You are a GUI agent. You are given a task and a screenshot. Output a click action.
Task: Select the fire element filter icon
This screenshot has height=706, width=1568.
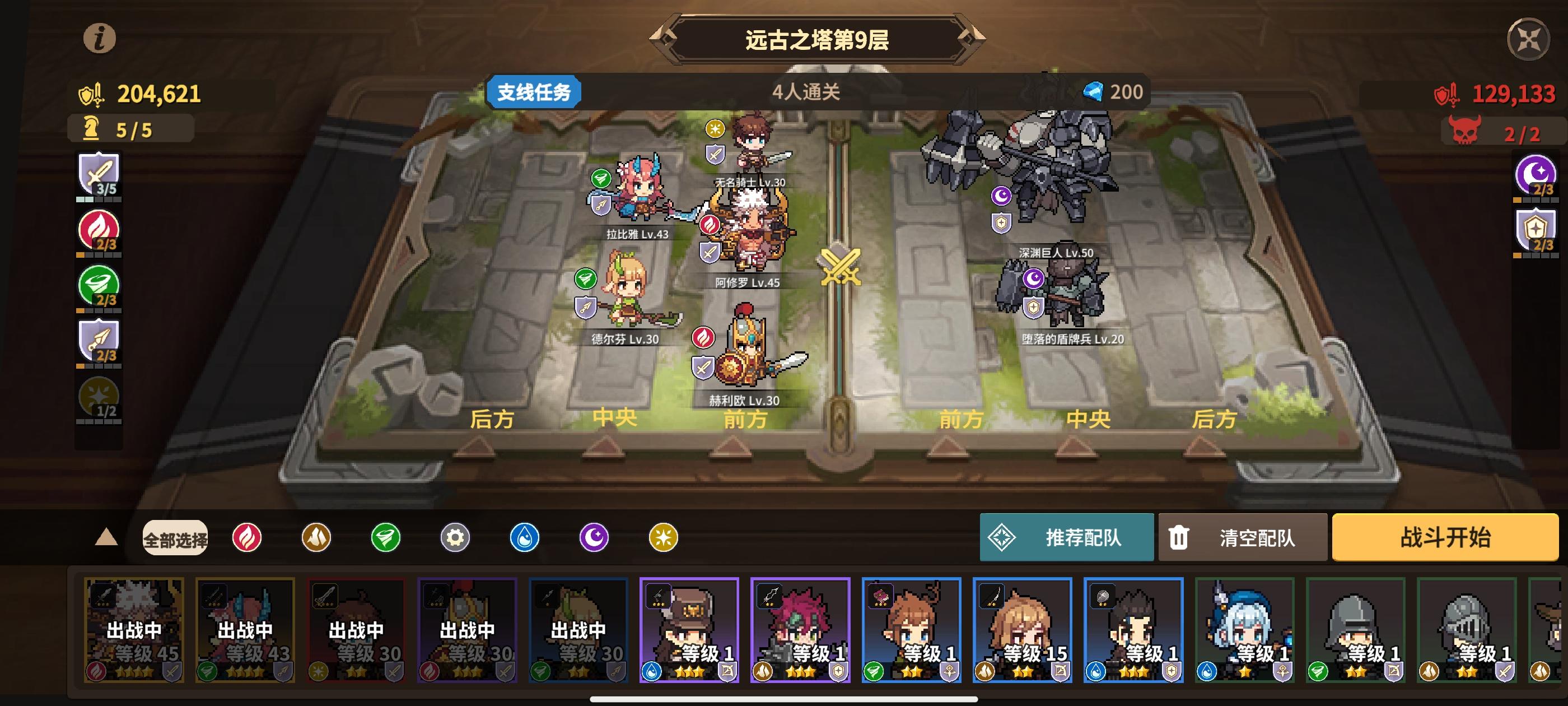point(246,538)
